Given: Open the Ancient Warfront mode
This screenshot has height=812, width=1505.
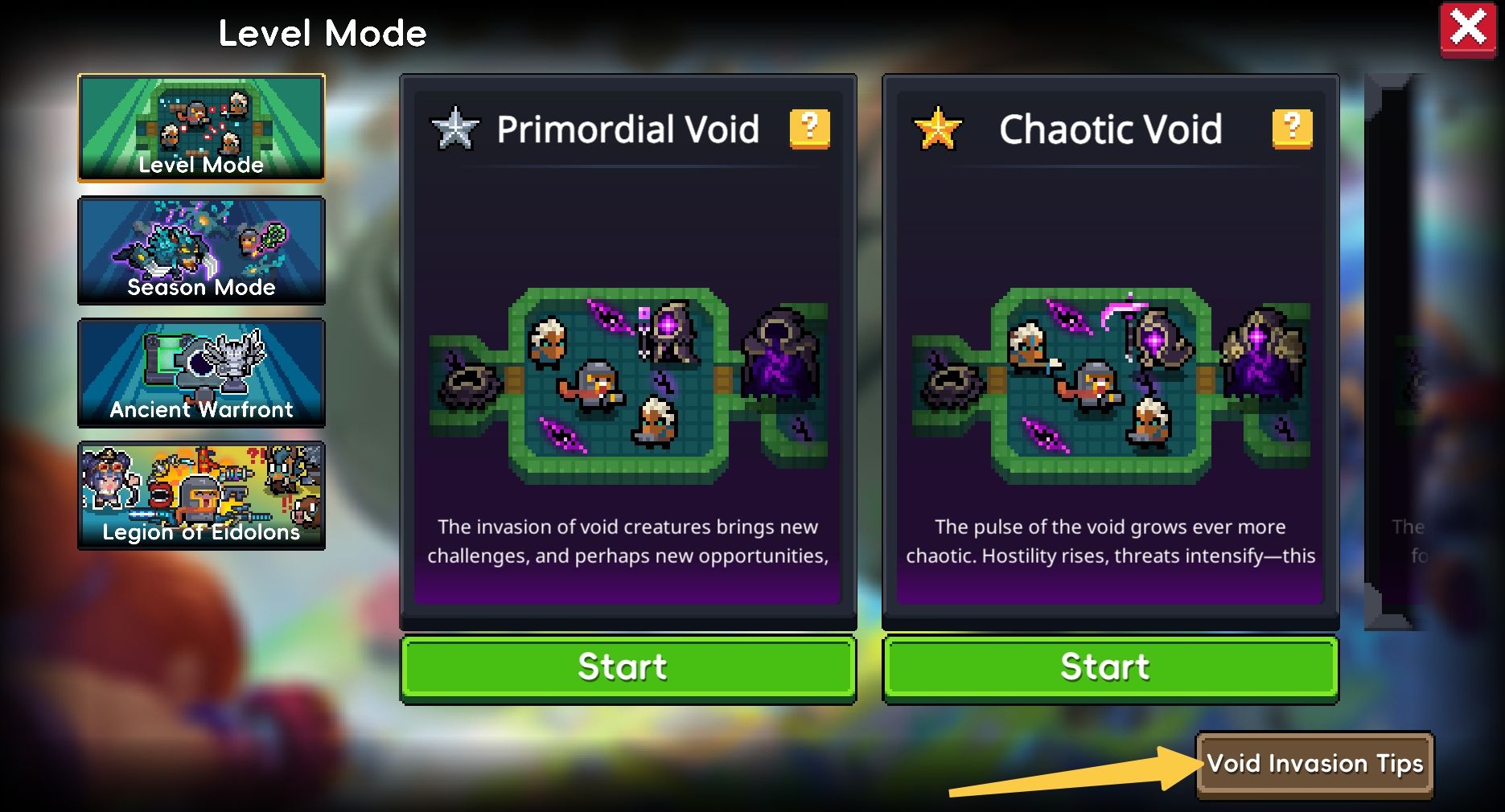Looking at the screenshot, I should pos(201,372).
